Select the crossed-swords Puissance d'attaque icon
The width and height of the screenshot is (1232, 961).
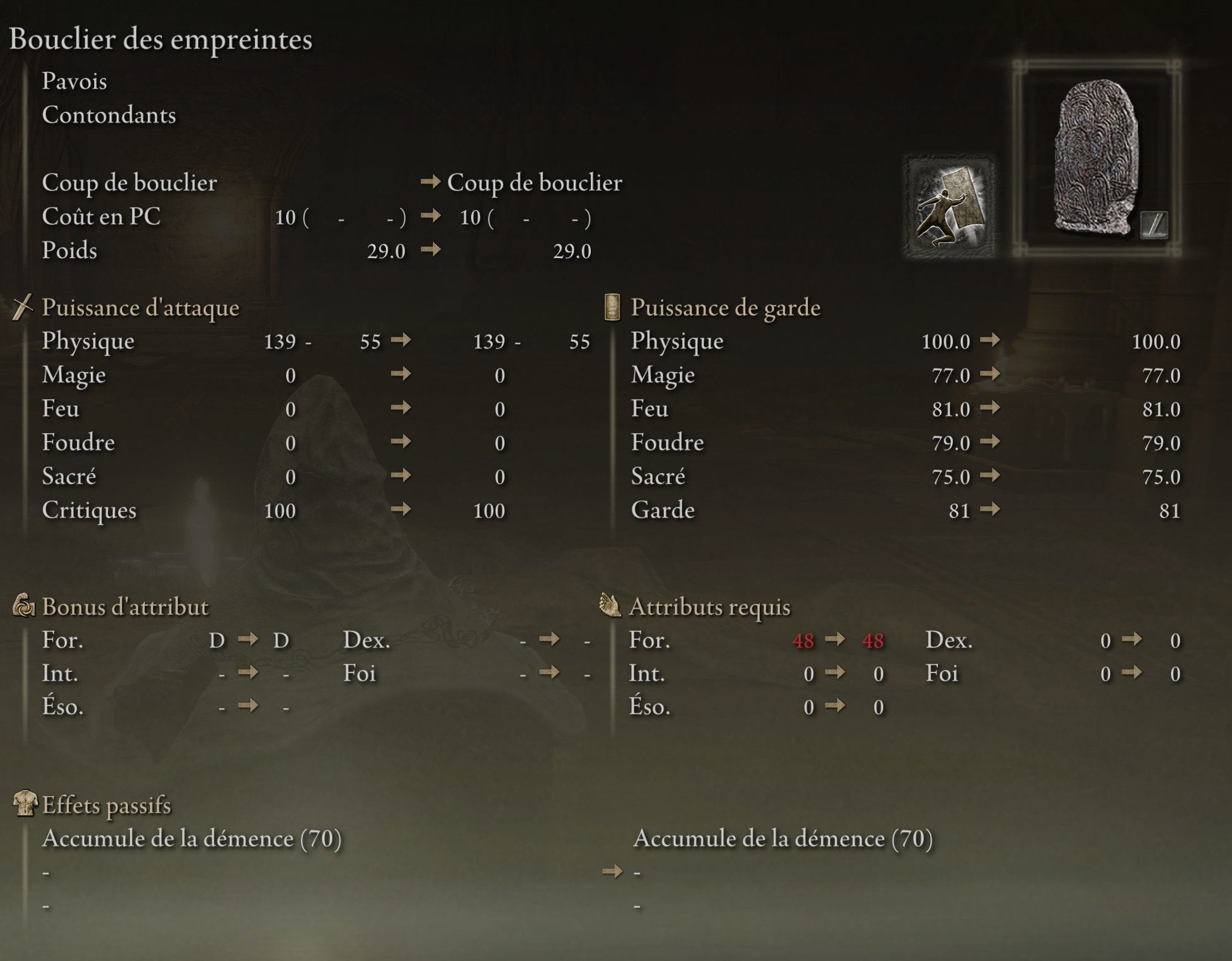23,307
